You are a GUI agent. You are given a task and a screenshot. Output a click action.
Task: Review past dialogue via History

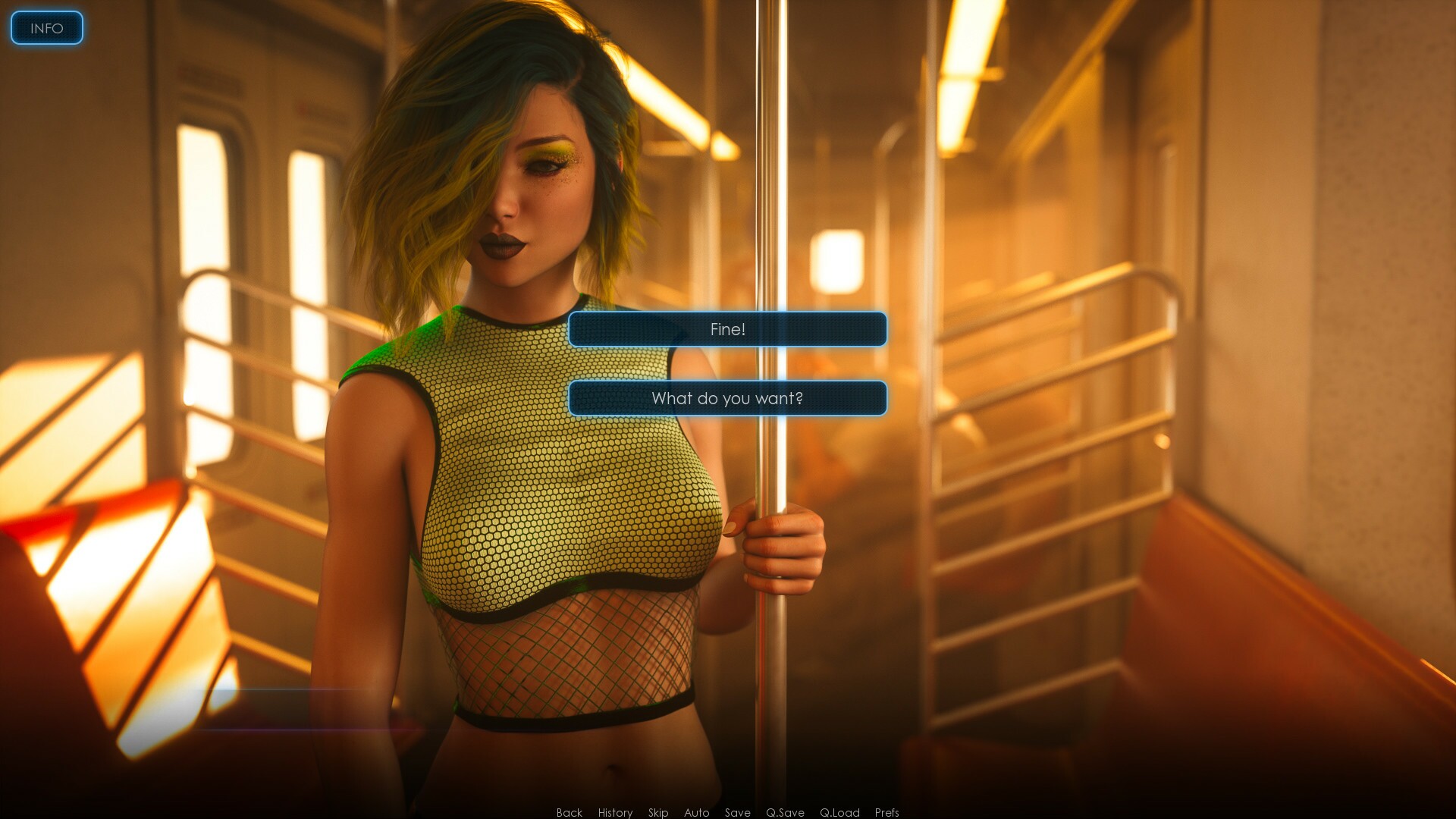pos(614,812)
